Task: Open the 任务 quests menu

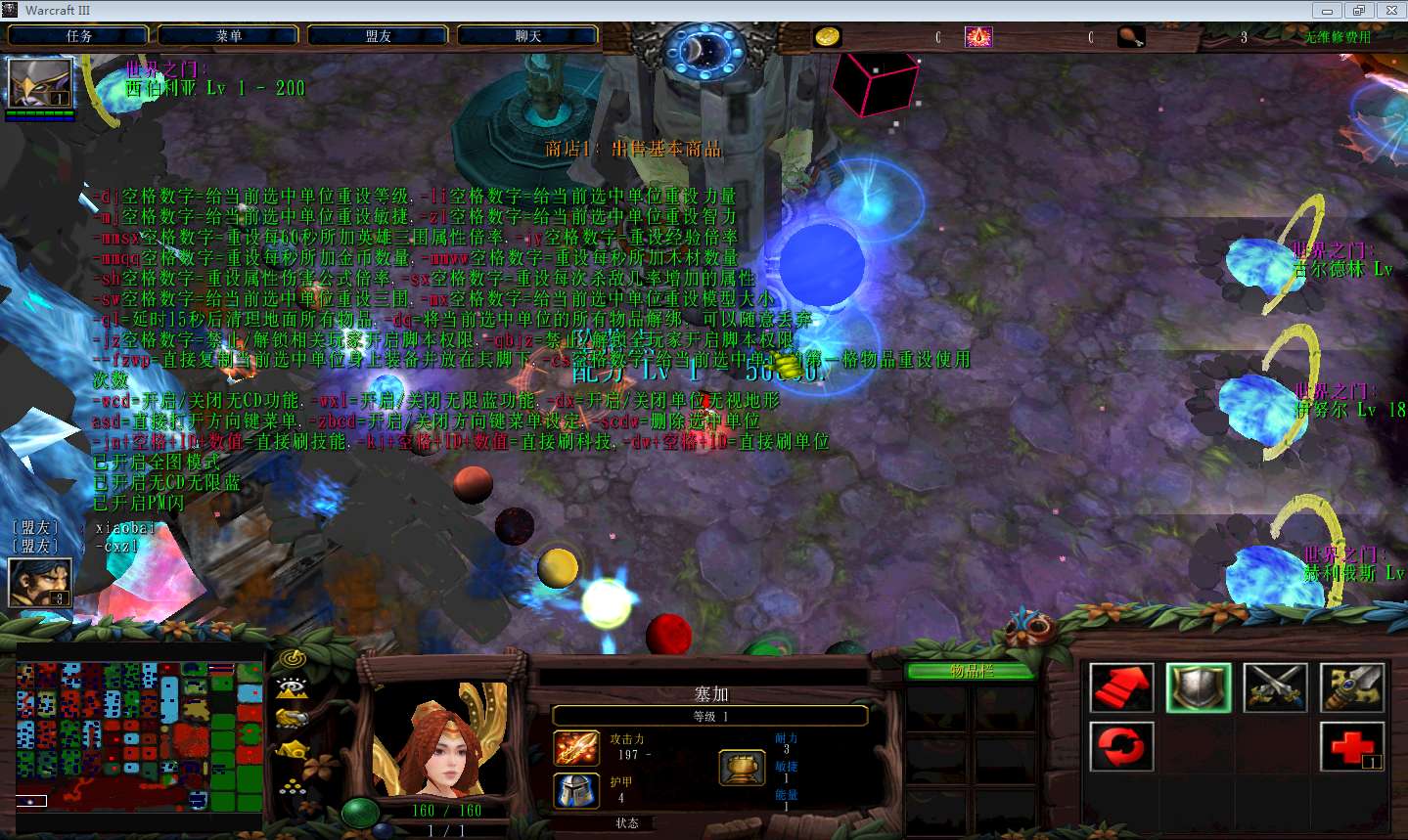Action: click(x=78, y=36)
